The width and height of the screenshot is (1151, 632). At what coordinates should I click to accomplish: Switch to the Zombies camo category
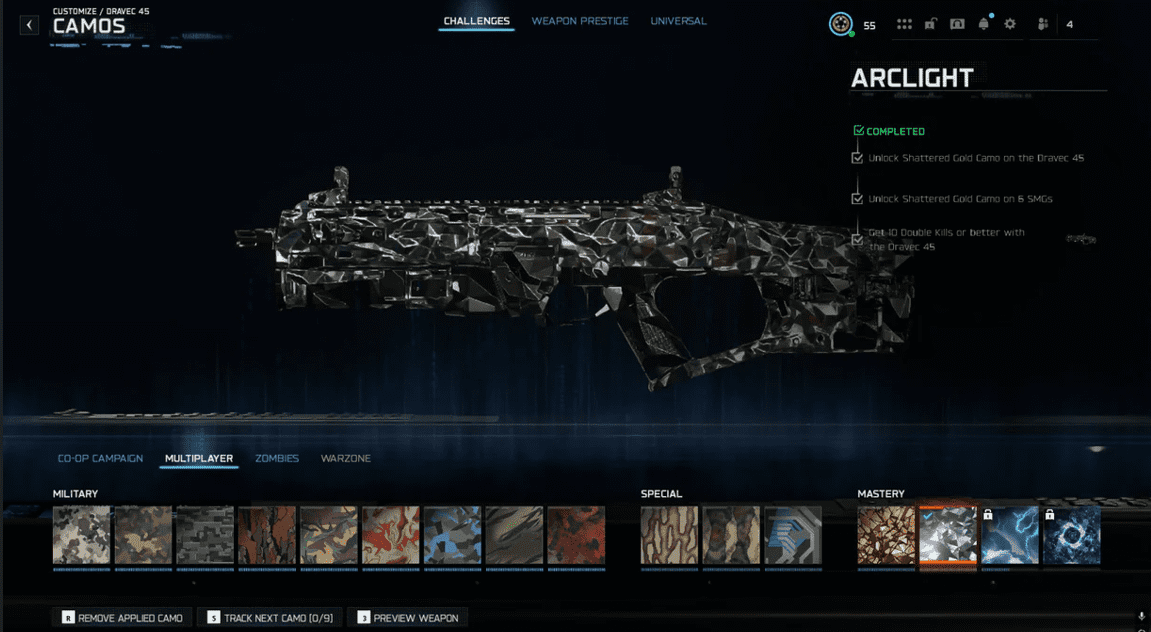(x=277, y=459)
